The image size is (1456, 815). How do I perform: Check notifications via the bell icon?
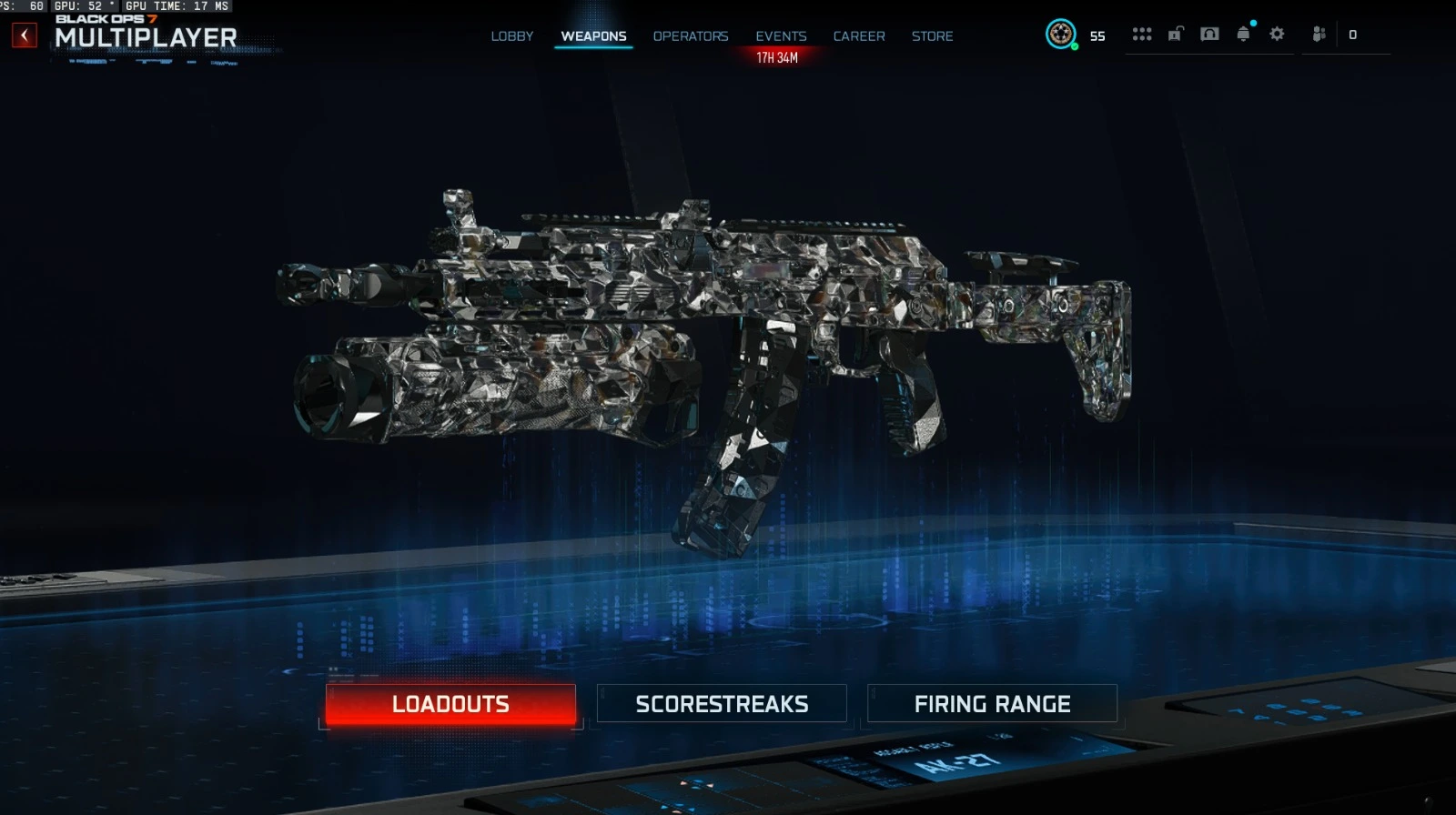(1242, 34)
